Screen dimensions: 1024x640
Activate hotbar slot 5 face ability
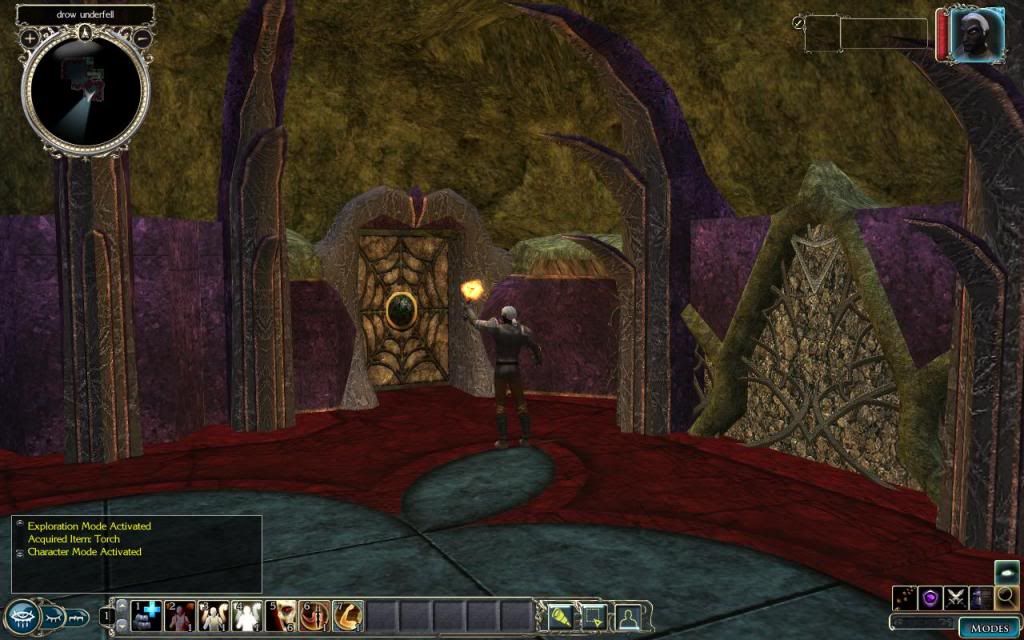282,616
